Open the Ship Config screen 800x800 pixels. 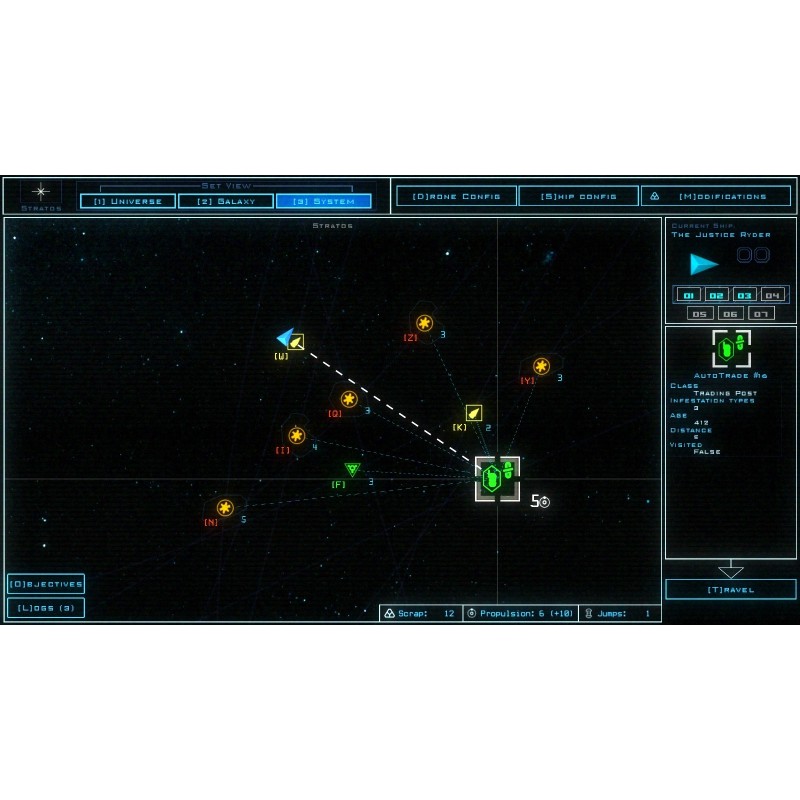coord(578,196)
